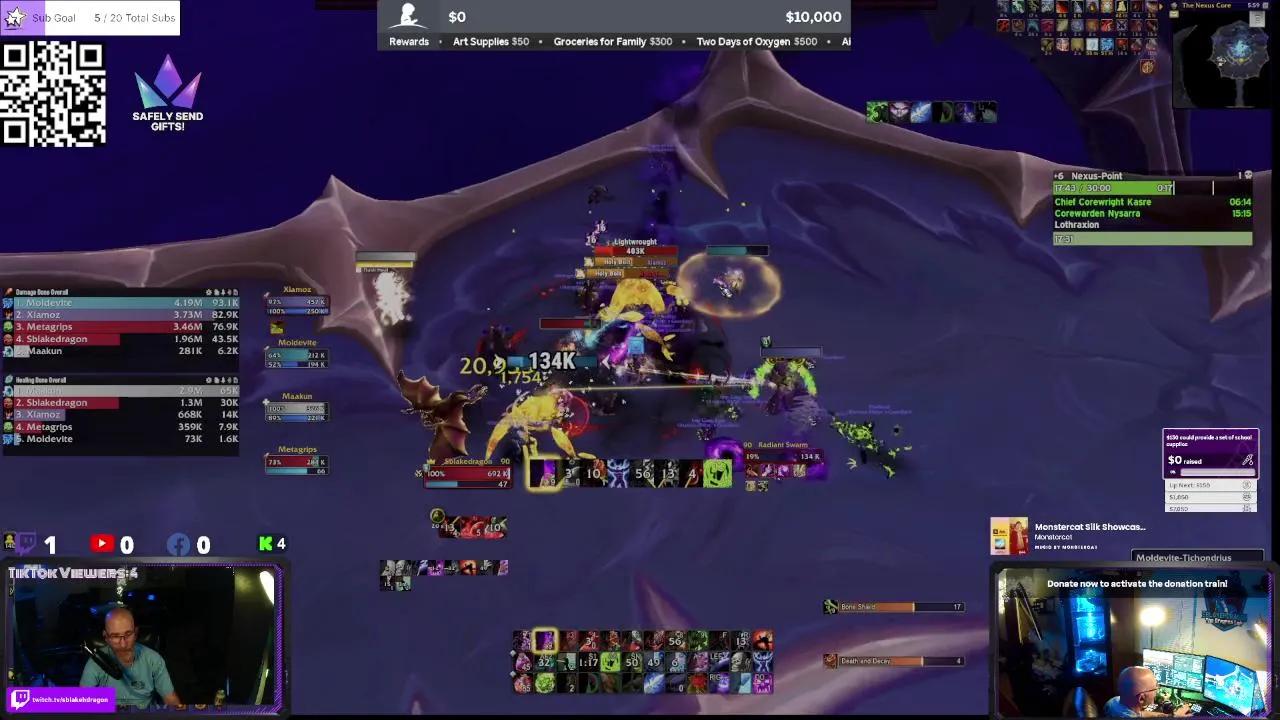Click the green Kick icon showing 4 viewers
Viewport: 1280px width, 720px height.
(x=264, y=544)
